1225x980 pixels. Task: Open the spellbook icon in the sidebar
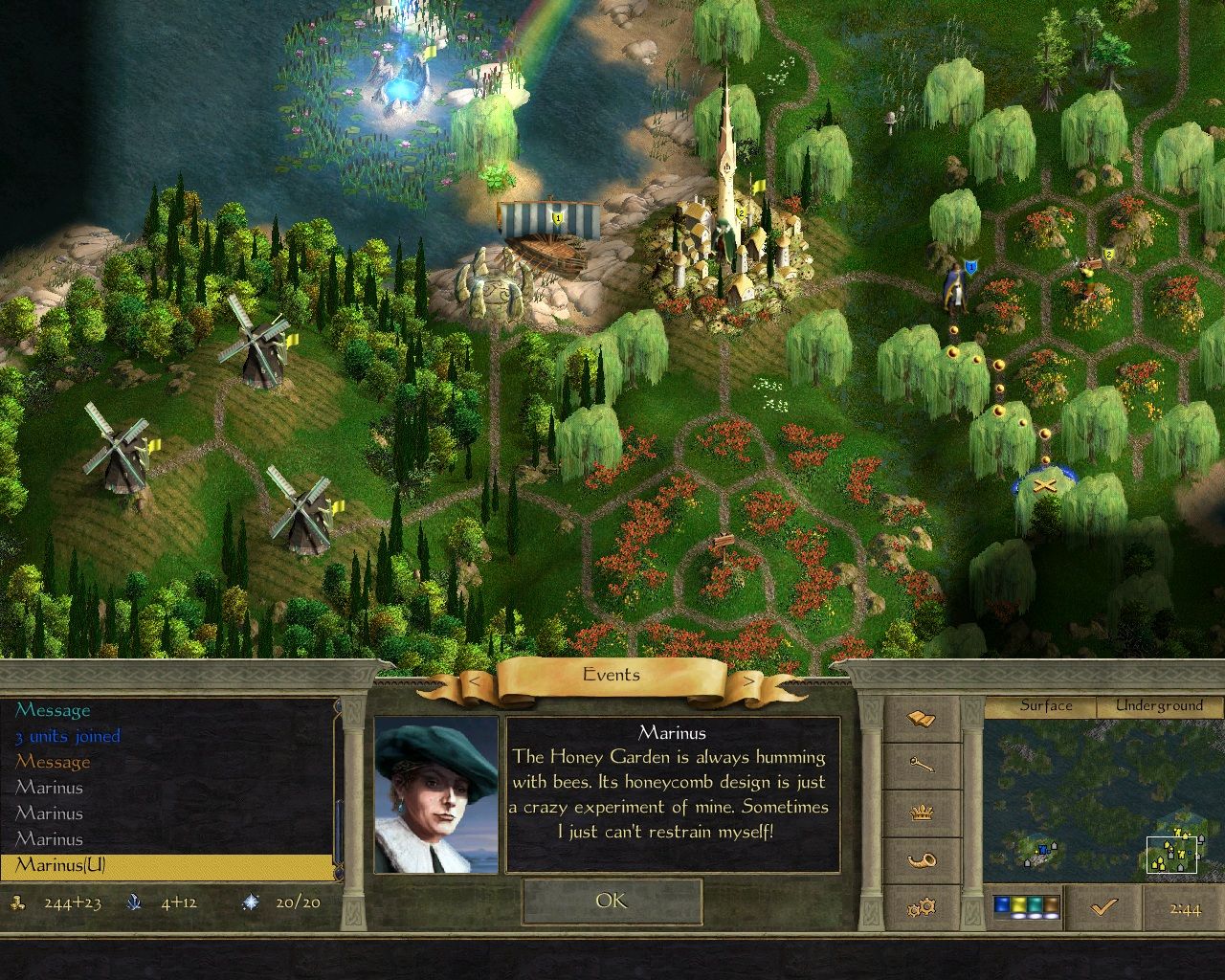click(922, 718)
